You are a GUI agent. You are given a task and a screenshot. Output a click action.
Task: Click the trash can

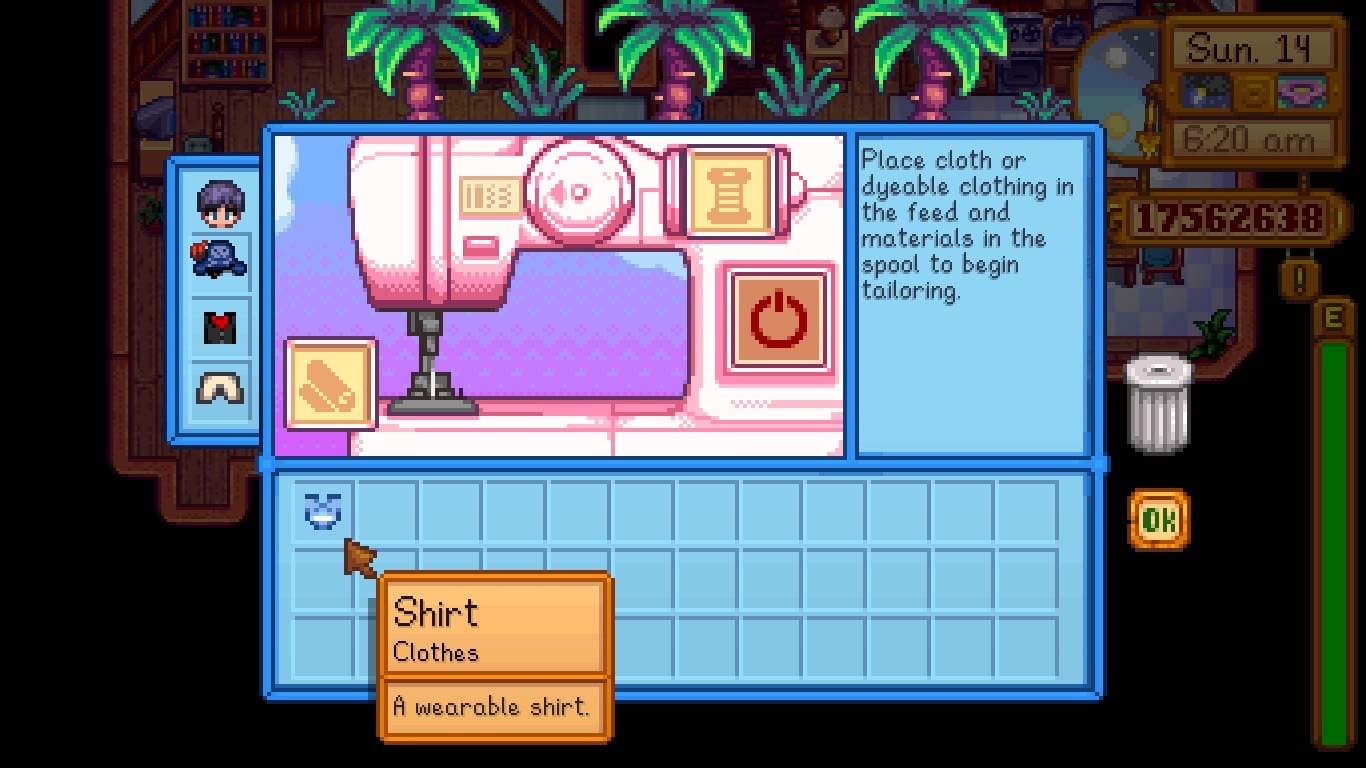tap(1158, 405)
